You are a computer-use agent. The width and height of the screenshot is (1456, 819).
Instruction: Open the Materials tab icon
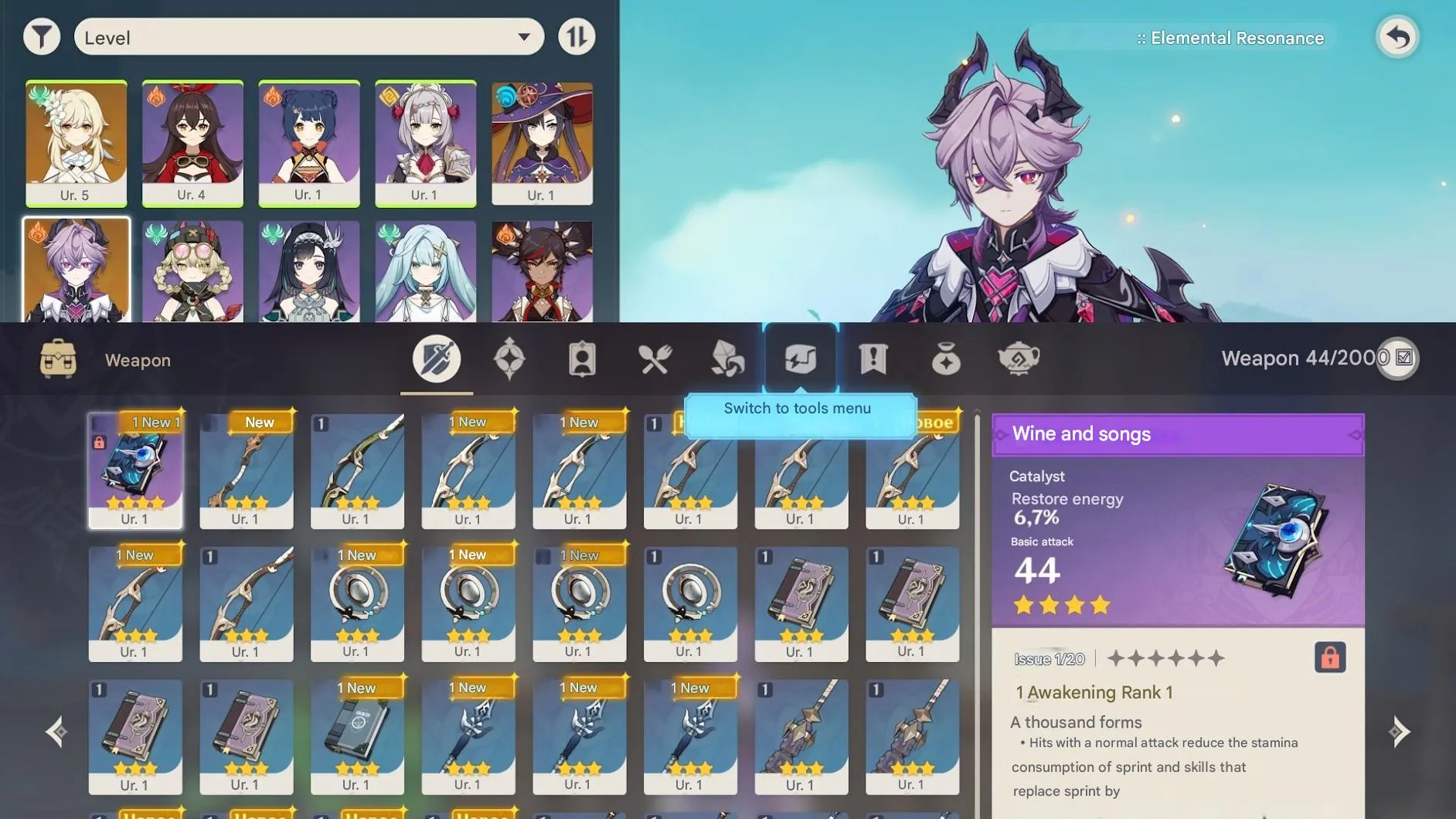coord(727,357)
